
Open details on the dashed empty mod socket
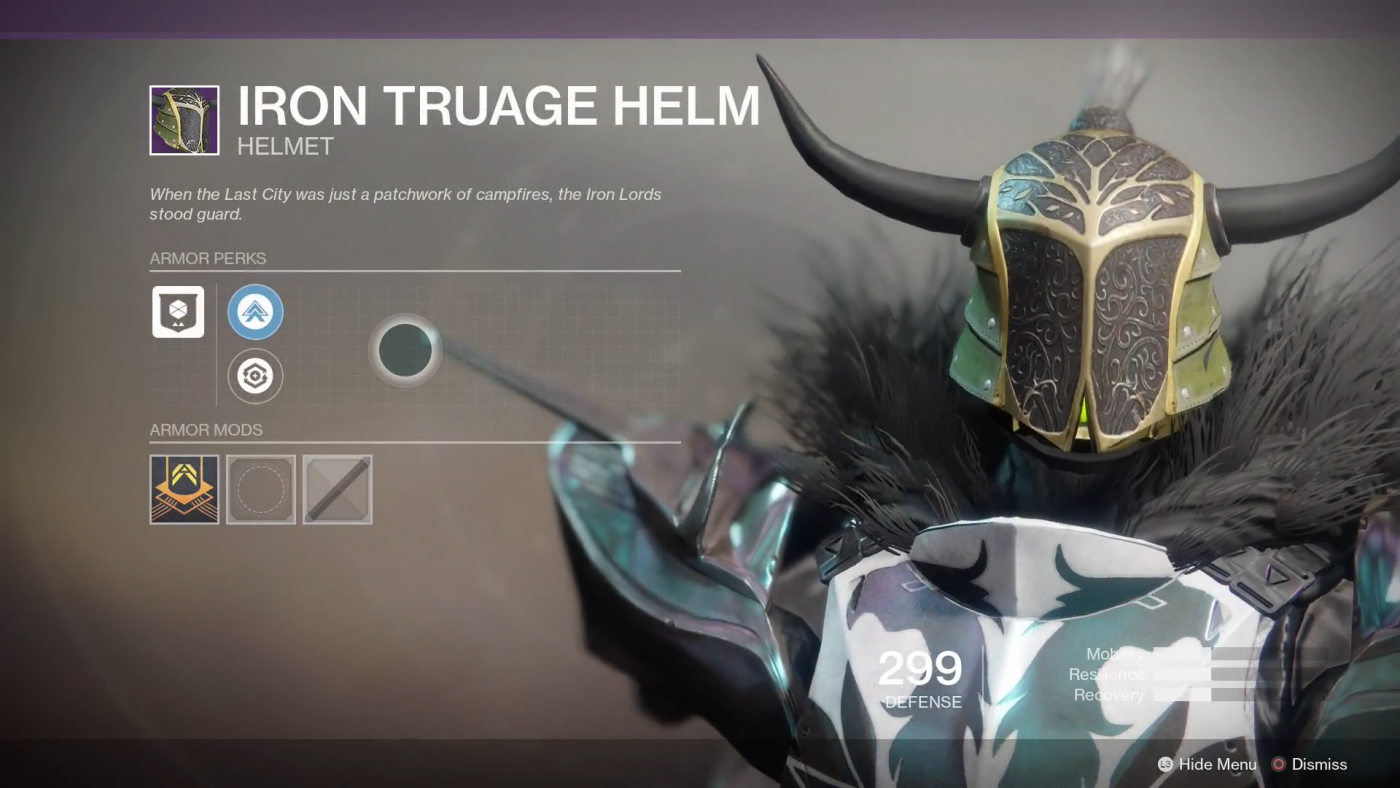coord(261,489)
